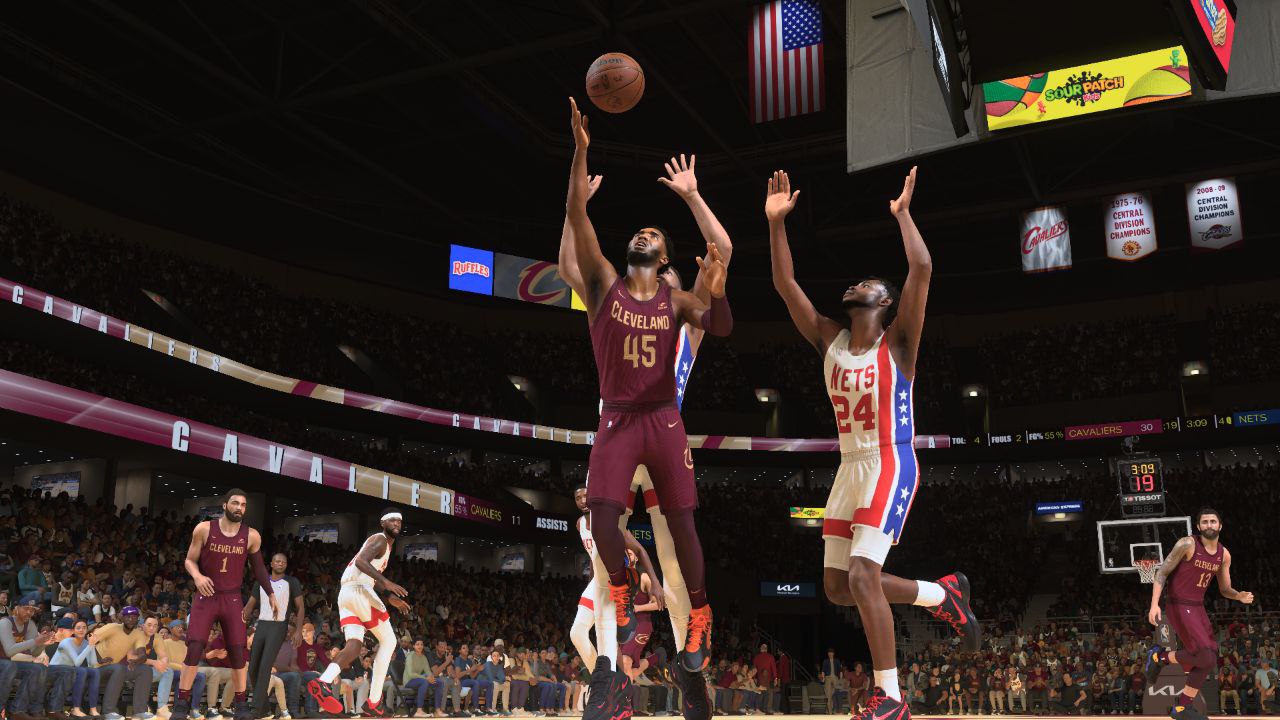The image size is (1280, 720).
Task: Select the Kia logo on the court floor
Action: click(788, 588)
